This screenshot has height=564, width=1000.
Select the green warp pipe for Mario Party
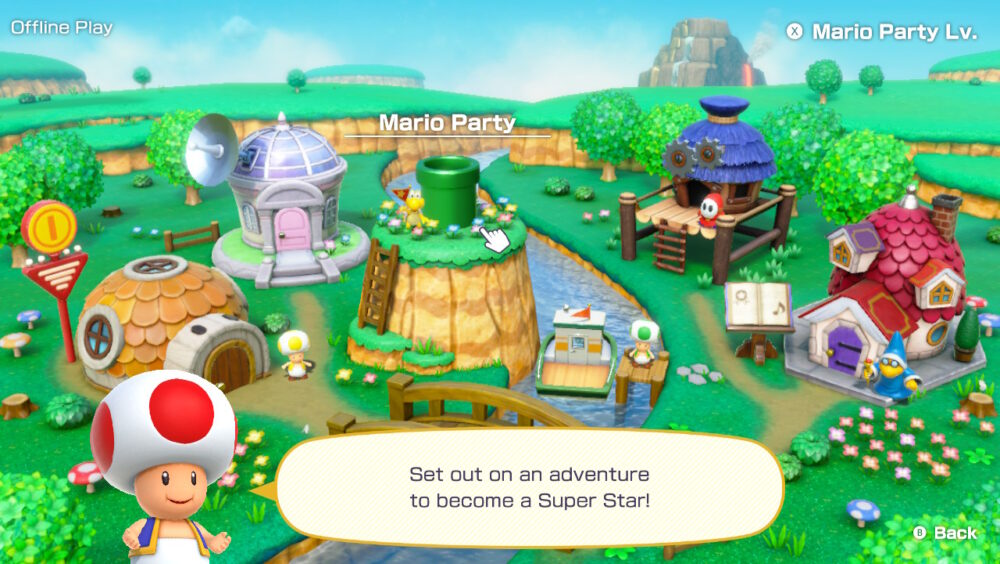[448, 189]
